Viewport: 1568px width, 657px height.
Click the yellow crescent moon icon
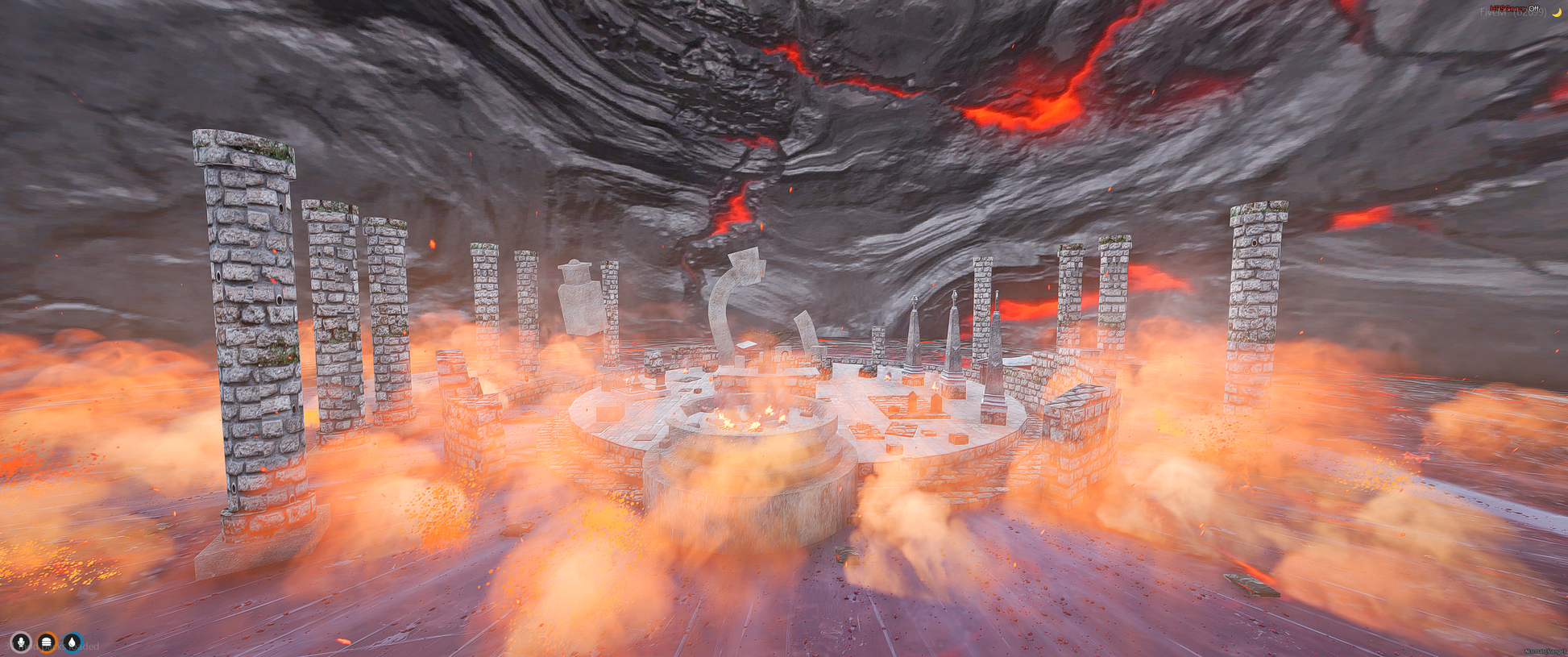(1557, 11)
